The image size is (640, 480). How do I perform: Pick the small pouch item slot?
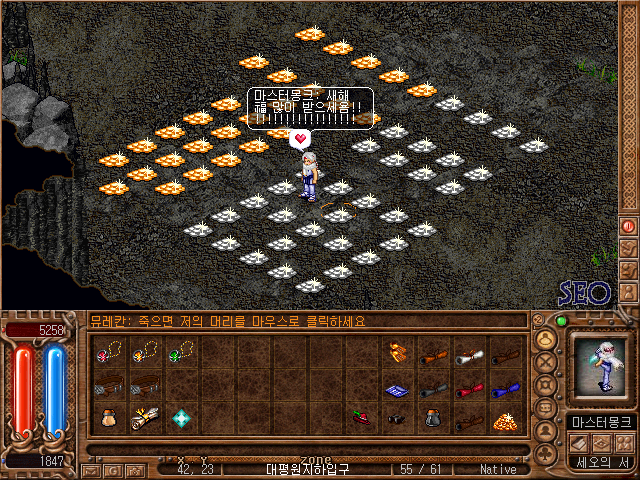109,418
